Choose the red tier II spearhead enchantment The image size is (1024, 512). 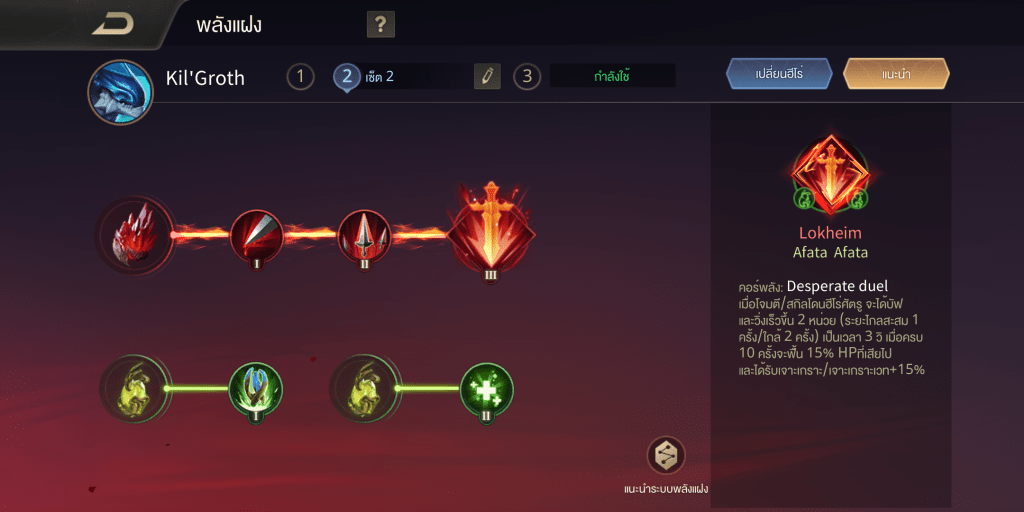pyautogui.click(x=364, y=236)
